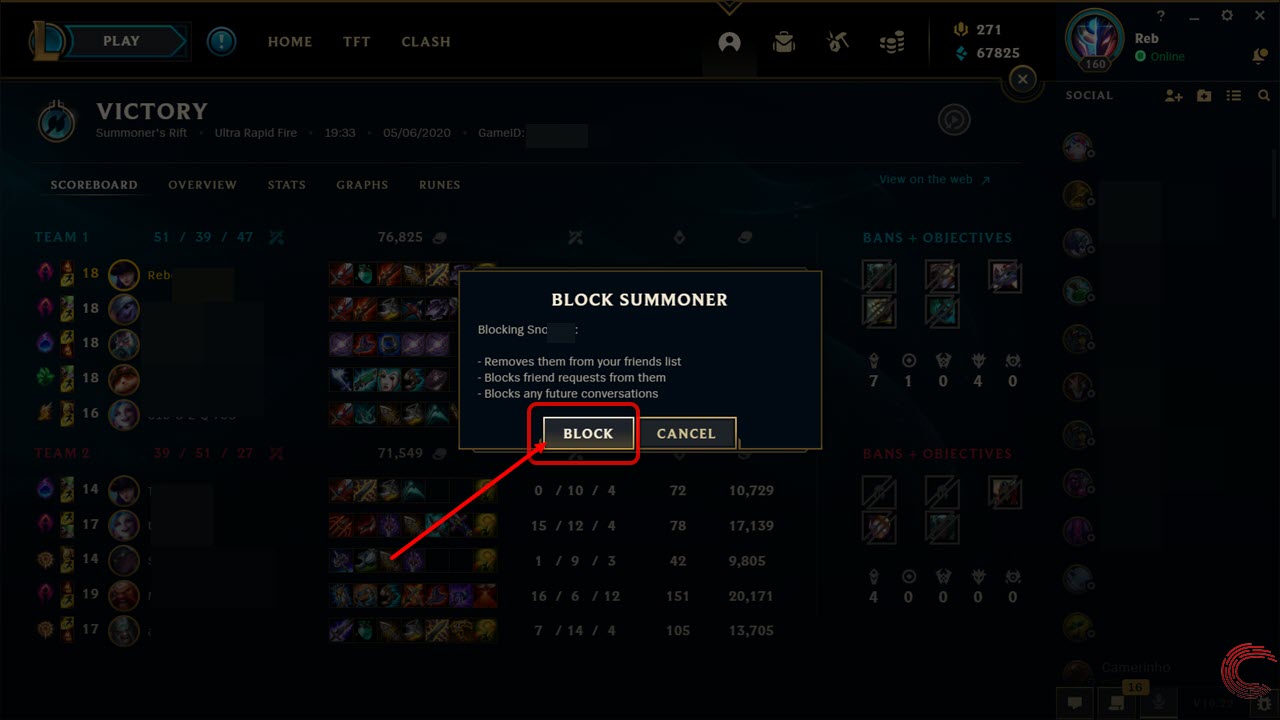The width and height of the screenshot is (1280, 720).
Task: Toggle the chat bubble window
Action: (1075, 703)
